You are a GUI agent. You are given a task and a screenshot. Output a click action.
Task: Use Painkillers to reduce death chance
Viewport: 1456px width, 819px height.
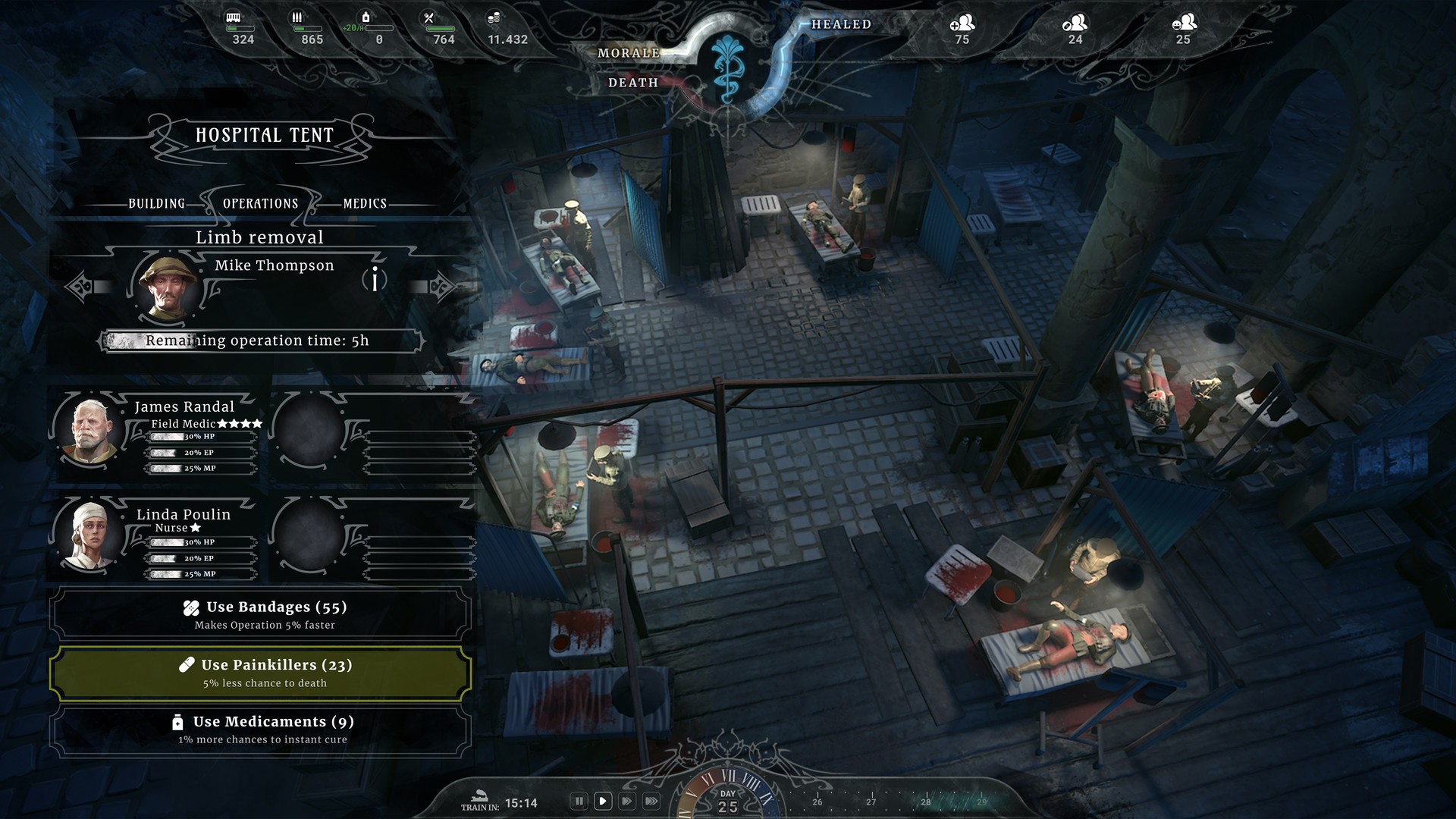261,673
